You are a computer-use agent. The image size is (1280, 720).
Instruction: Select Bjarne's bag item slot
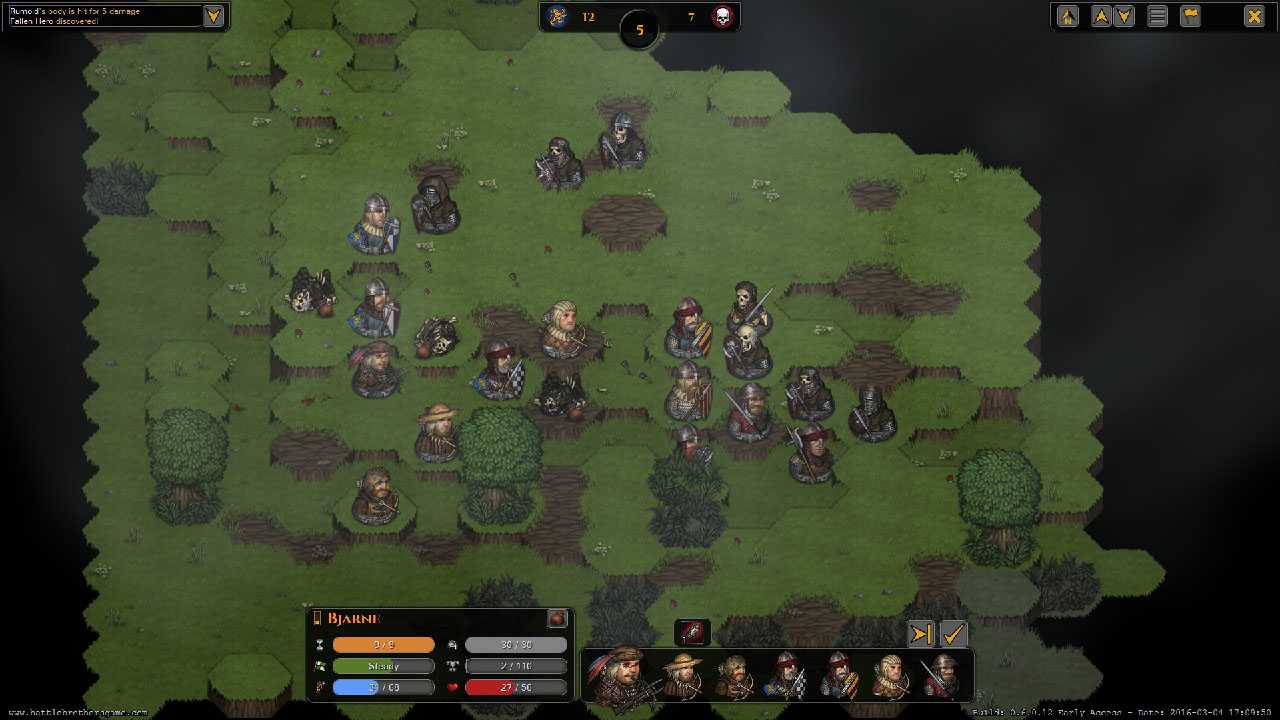click(557, 618)
